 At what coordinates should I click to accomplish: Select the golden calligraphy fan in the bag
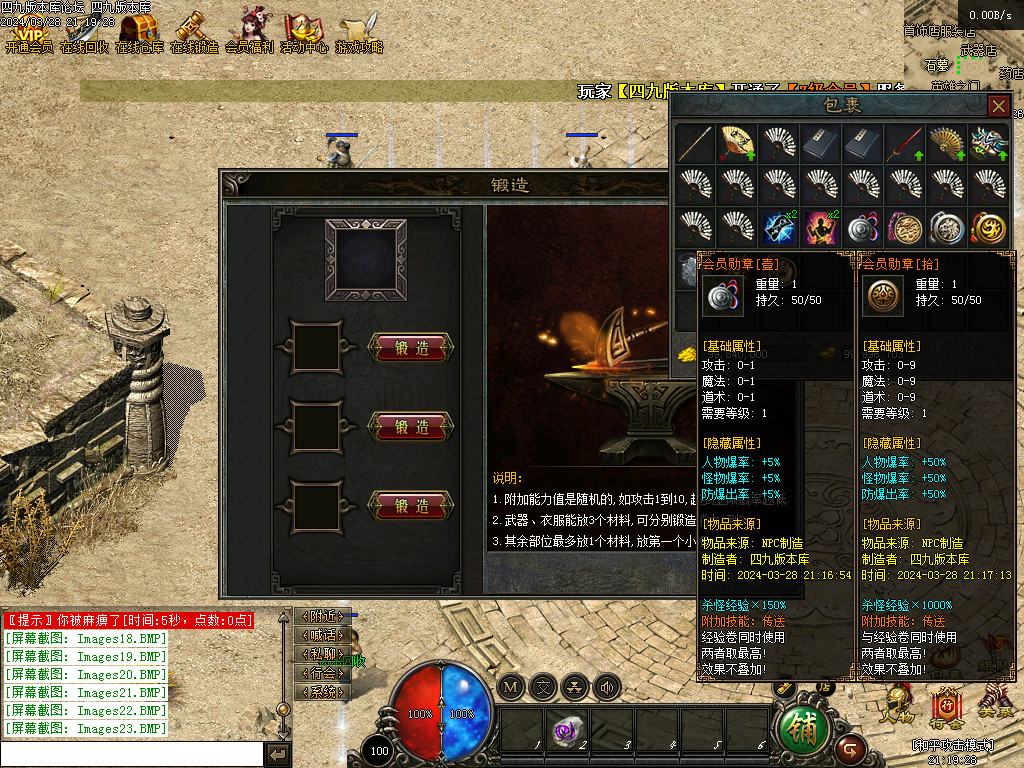coord(736,143)
